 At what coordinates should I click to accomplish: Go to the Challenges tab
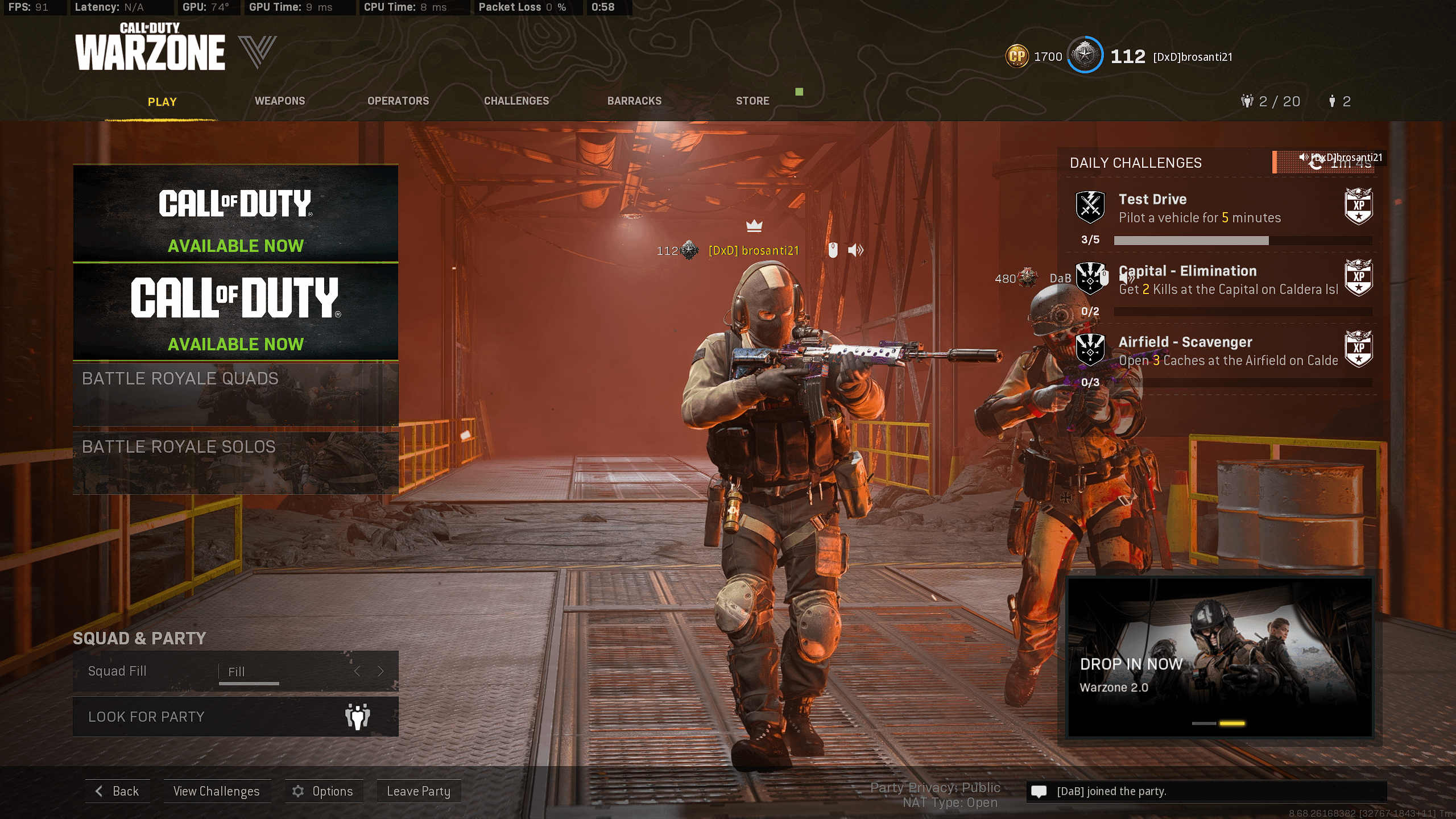516,101
